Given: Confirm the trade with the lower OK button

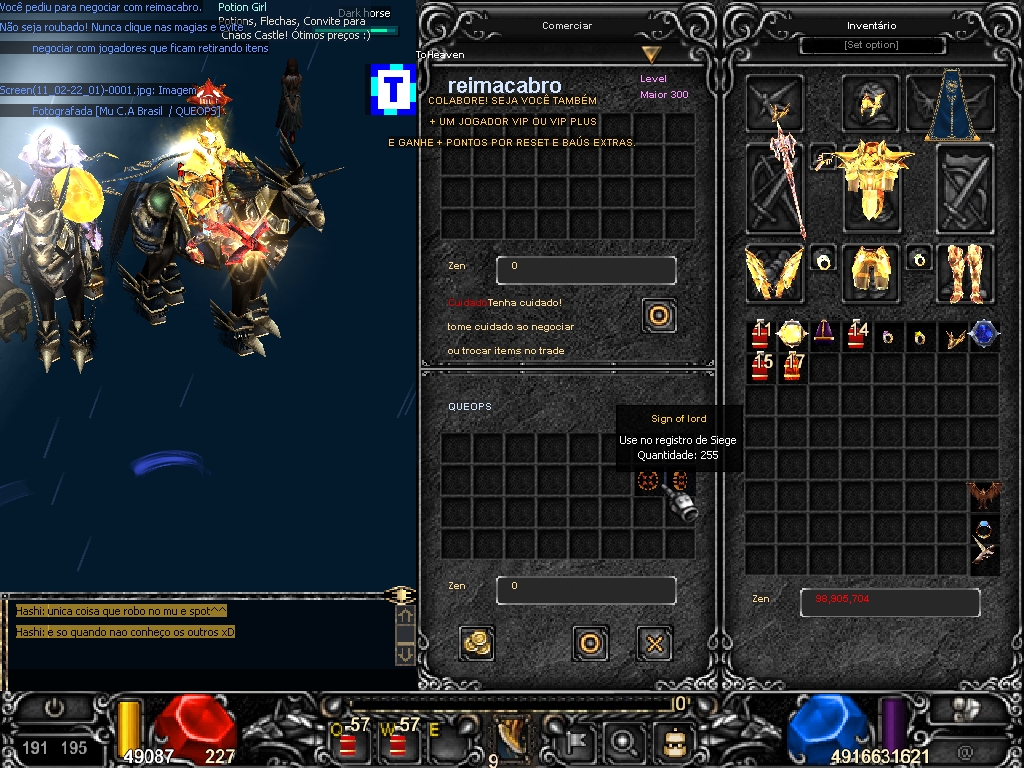Looking at the screenshot, I should tap(590, 643).
